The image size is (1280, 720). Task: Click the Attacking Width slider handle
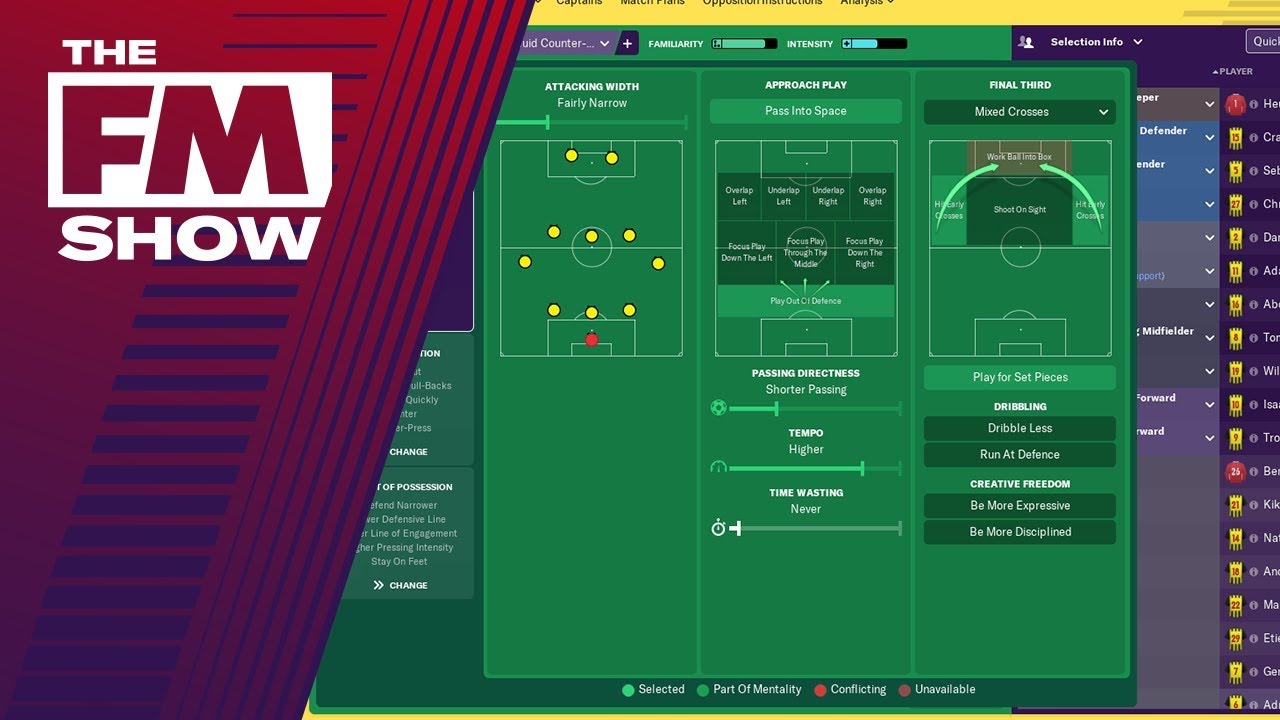pos(546,122)
